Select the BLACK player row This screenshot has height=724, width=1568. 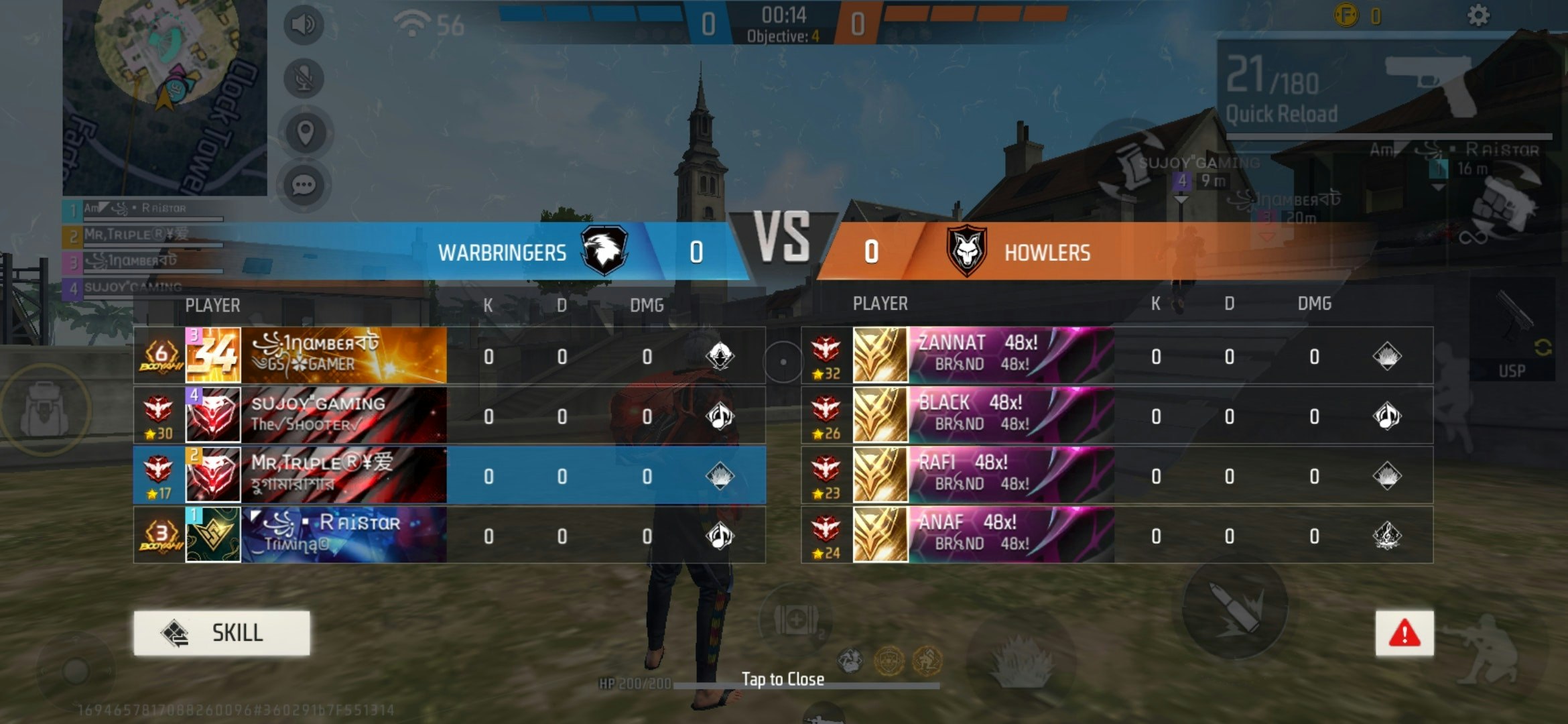[1116, 416]
